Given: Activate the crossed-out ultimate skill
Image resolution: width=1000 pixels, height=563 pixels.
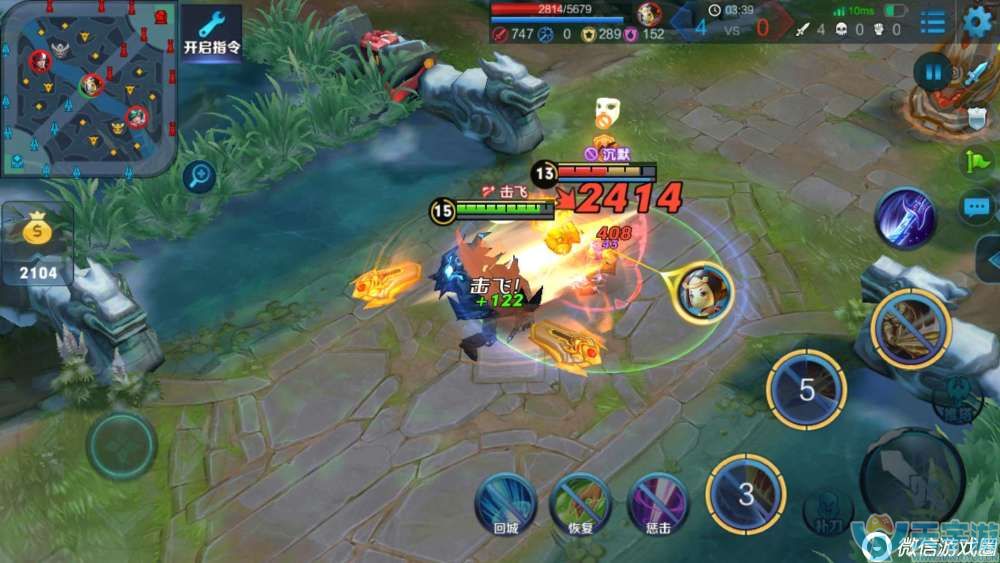Looking at the screenshot, I should coord(909,330).
